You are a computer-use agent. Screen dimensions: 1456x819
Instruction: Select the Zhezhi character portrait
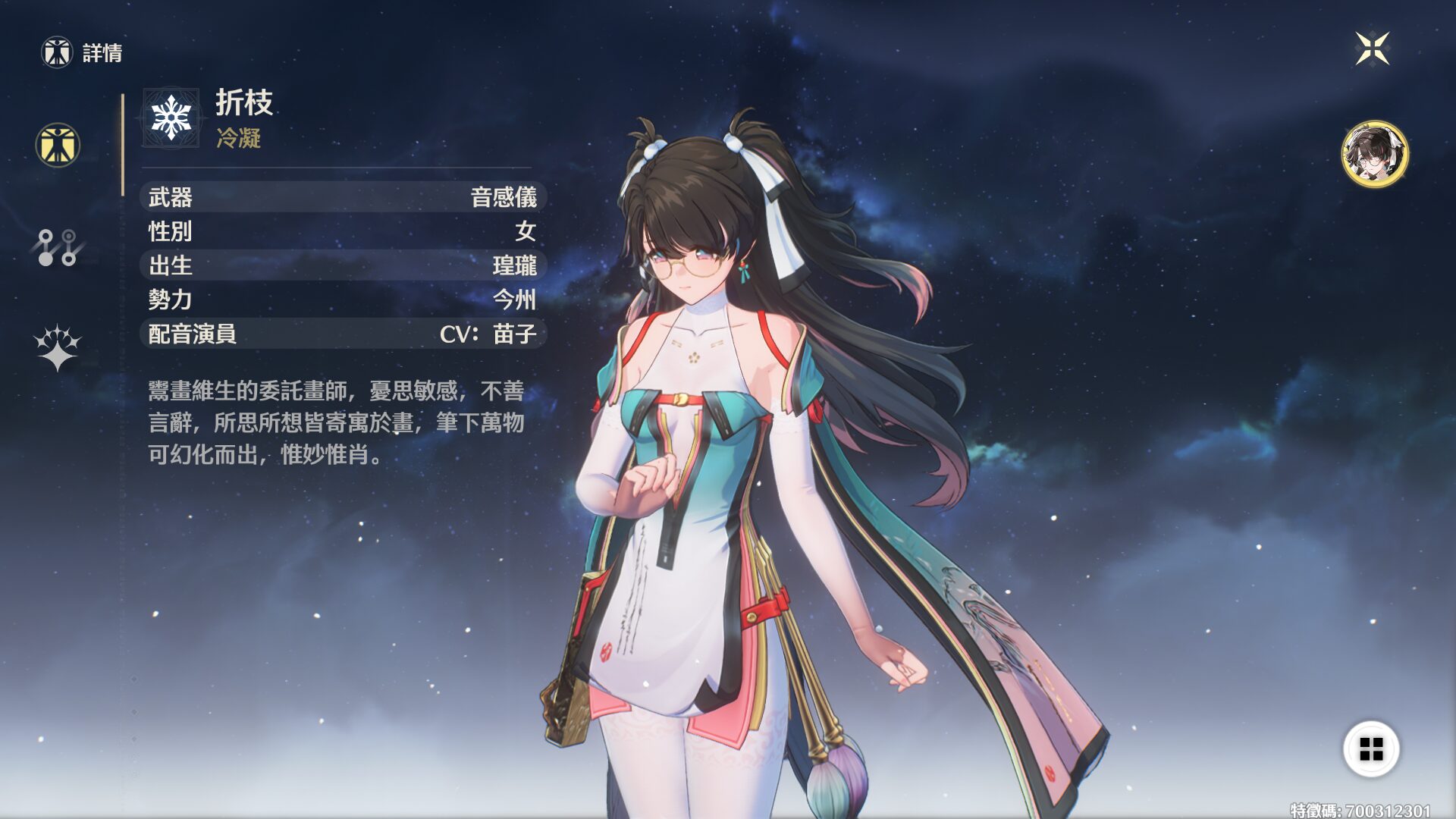[1374, 154]
